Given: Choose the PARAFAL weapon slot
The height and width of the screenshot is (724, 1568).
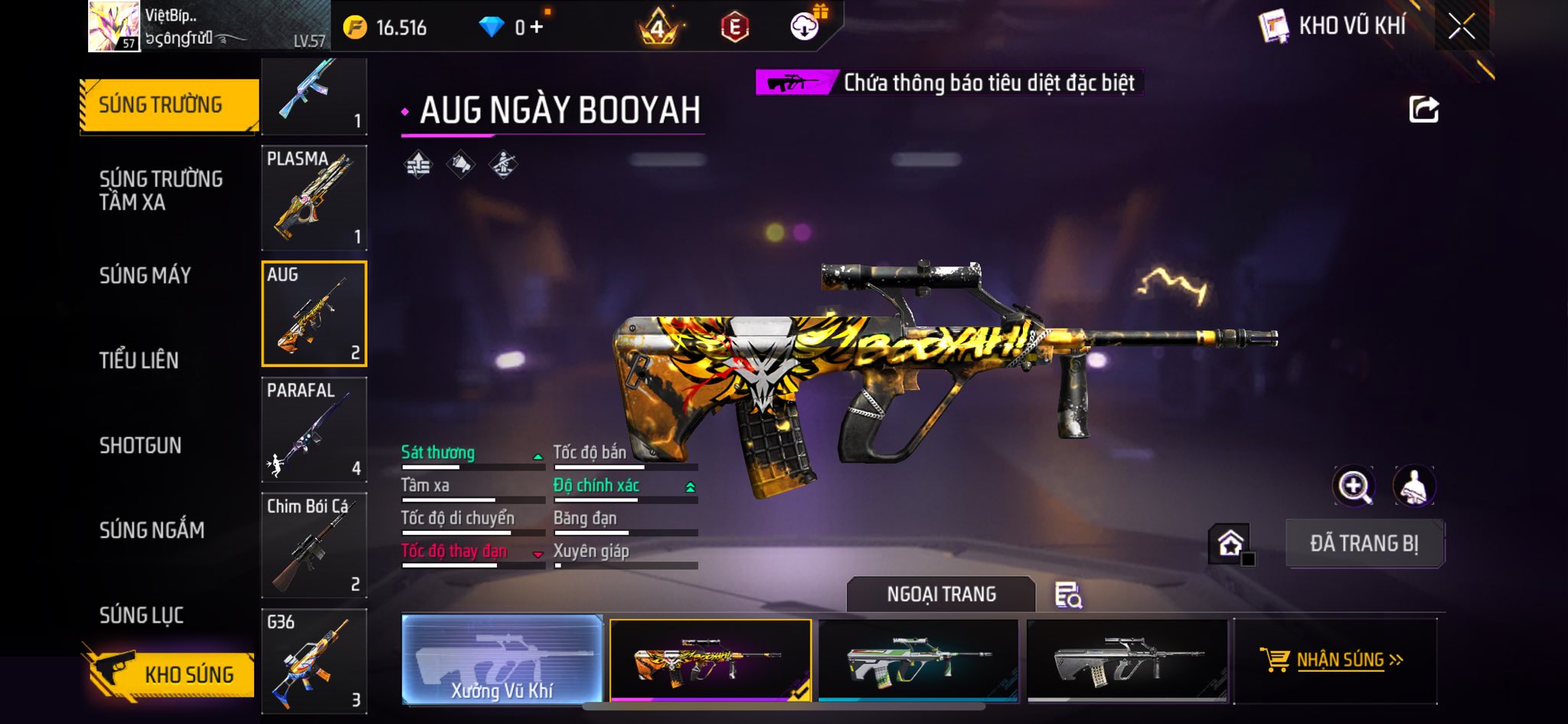Looking at the screenshot, I should point(314,429).
